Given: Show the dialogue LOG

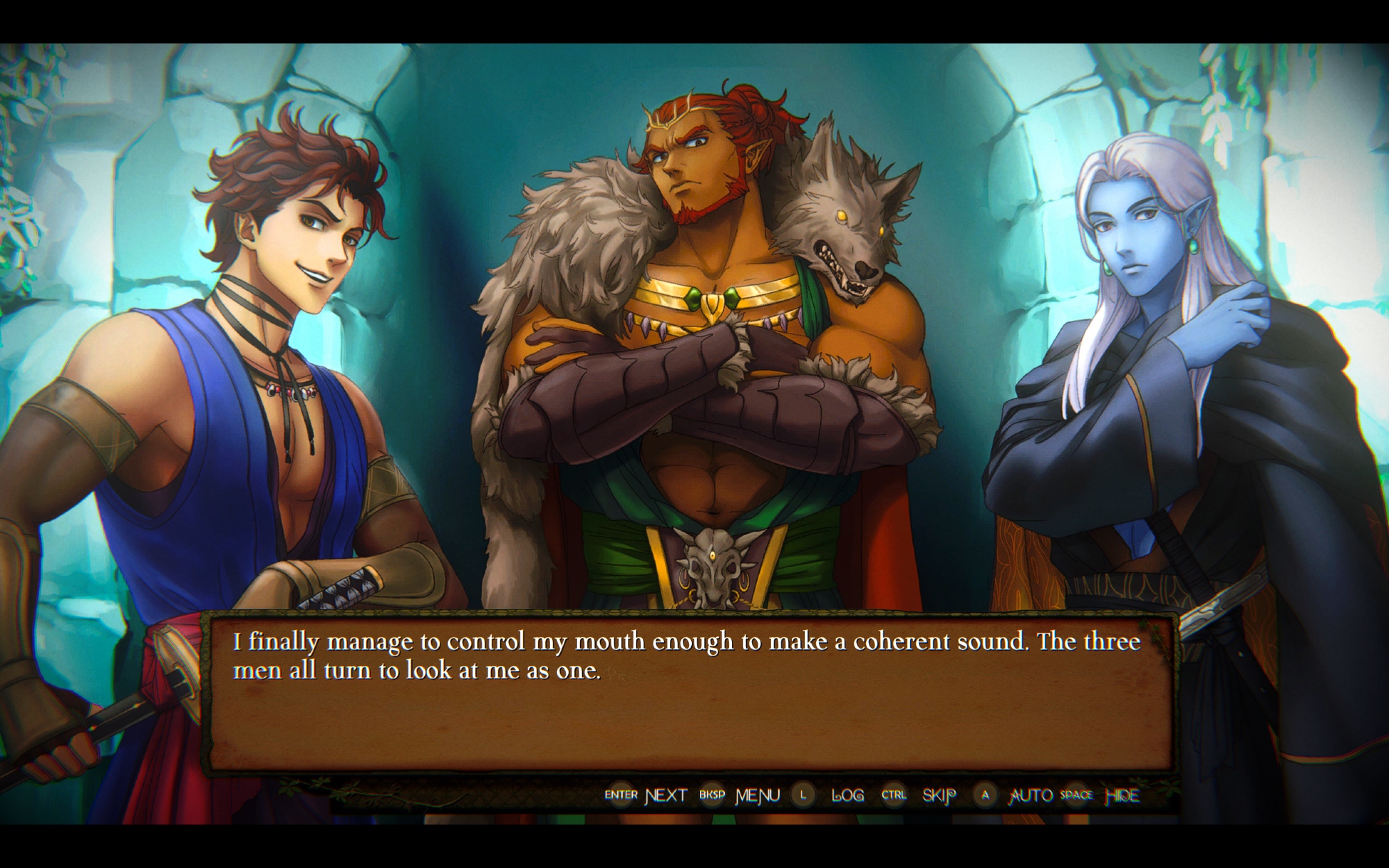Looking at the screenshot, I should 847,795.
